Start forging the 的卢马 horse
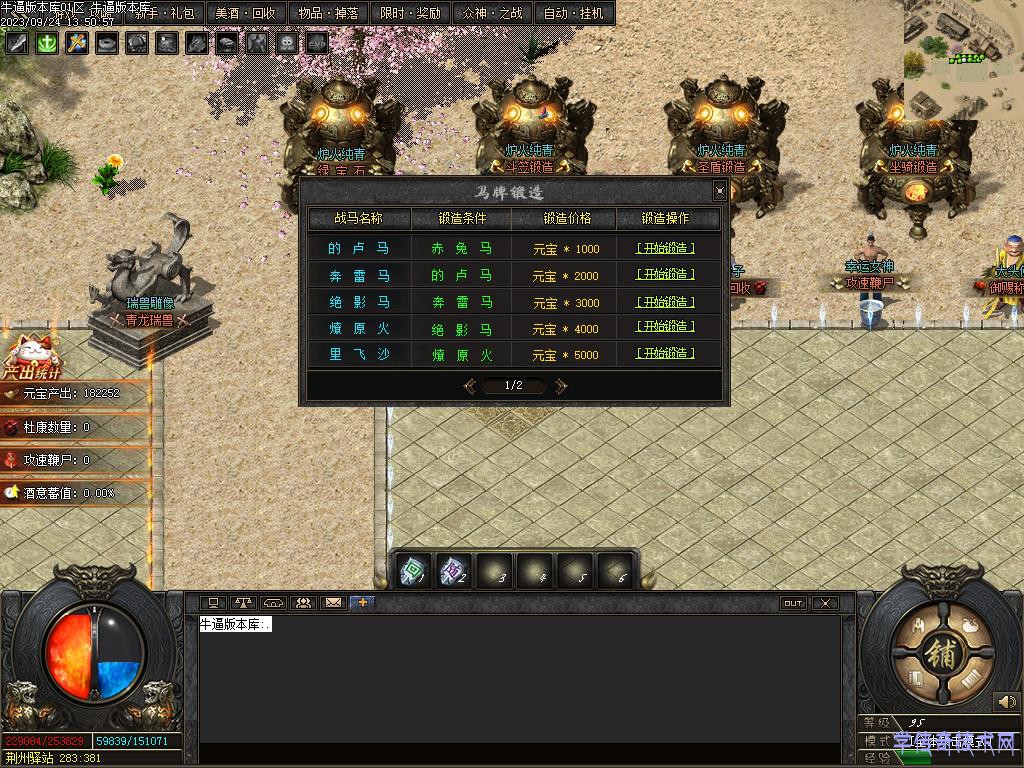 click(x=665, y=248)
